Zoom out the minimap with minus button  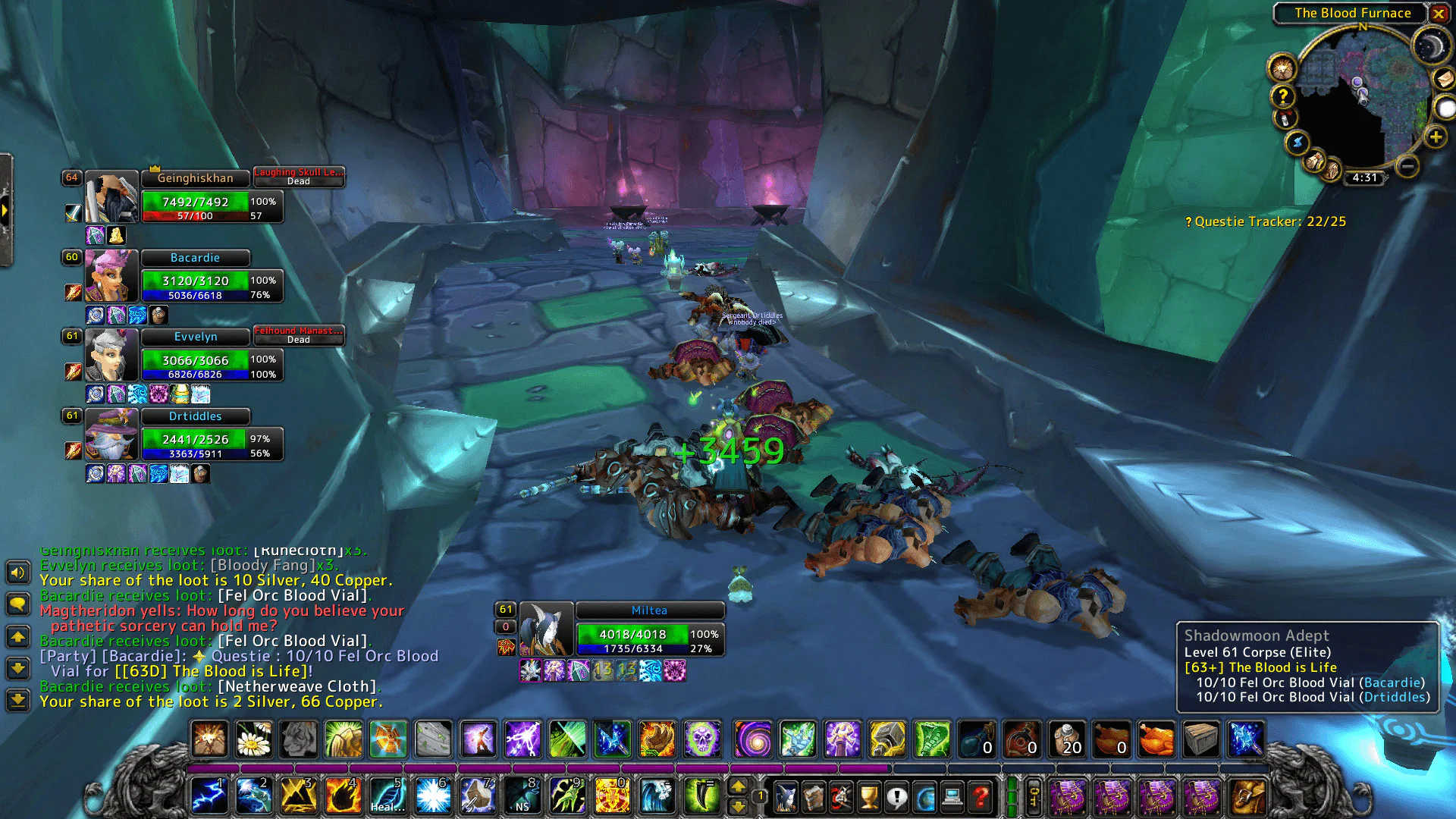click(1407, 165)
